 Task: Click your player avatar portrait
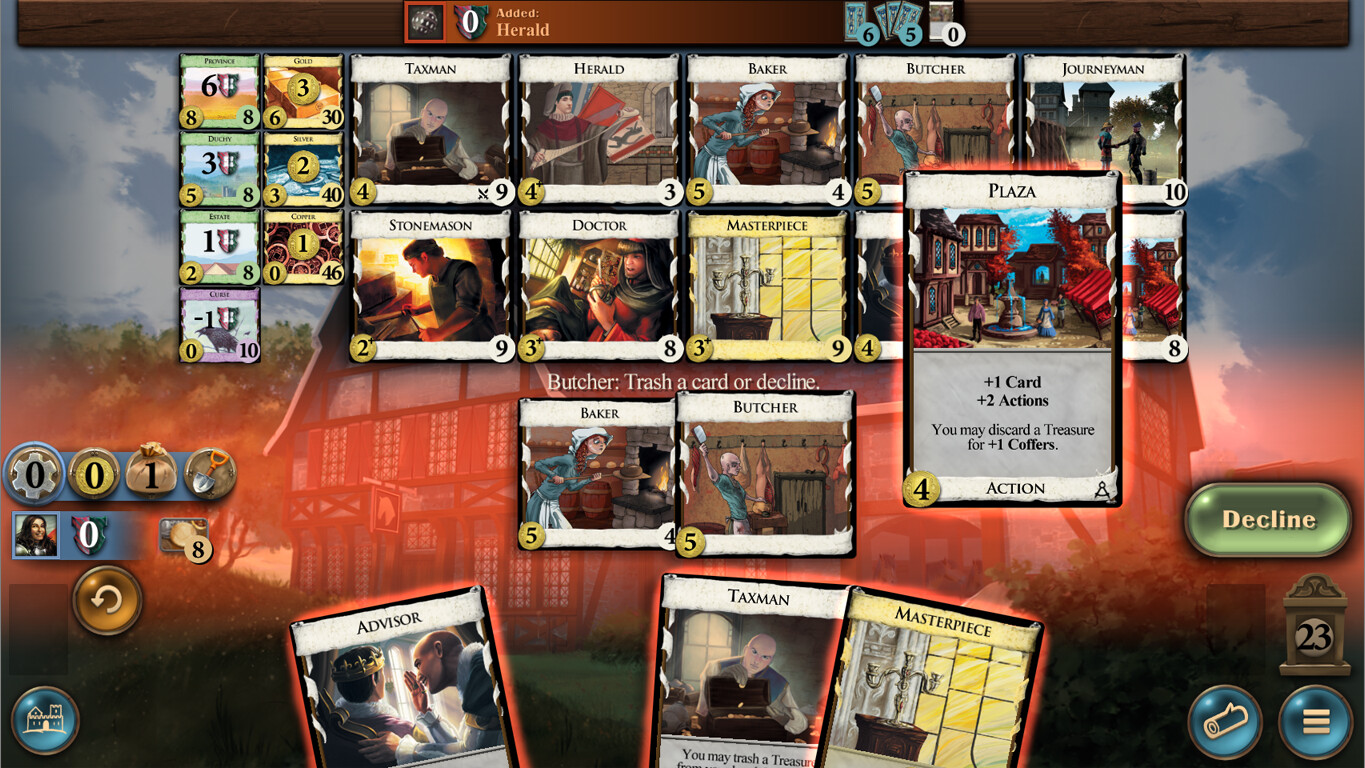coord(36,537)
